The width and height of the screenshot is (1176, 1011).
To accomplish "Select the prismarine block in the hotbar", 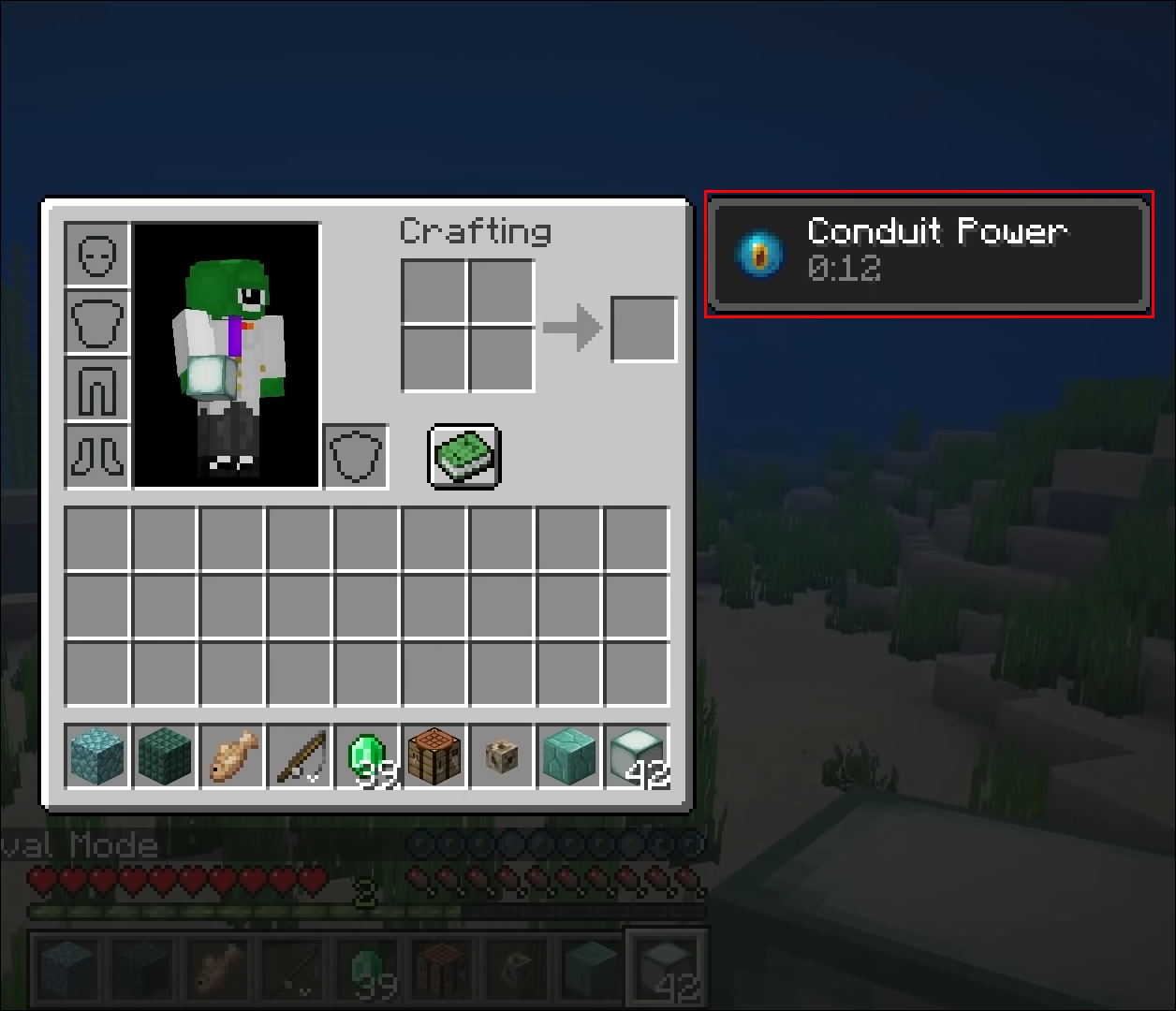I will click(97, 755).
